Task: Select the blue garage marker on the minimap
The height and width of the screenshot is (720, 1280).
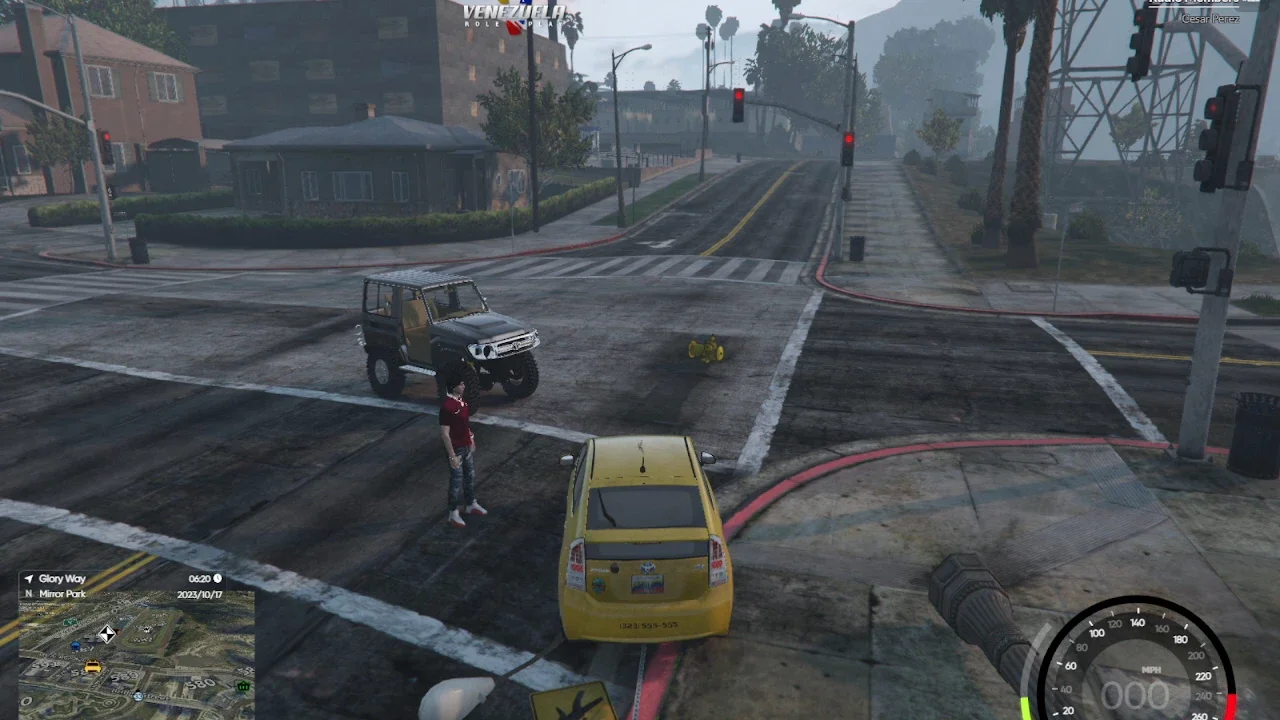Action: (75, 646)
